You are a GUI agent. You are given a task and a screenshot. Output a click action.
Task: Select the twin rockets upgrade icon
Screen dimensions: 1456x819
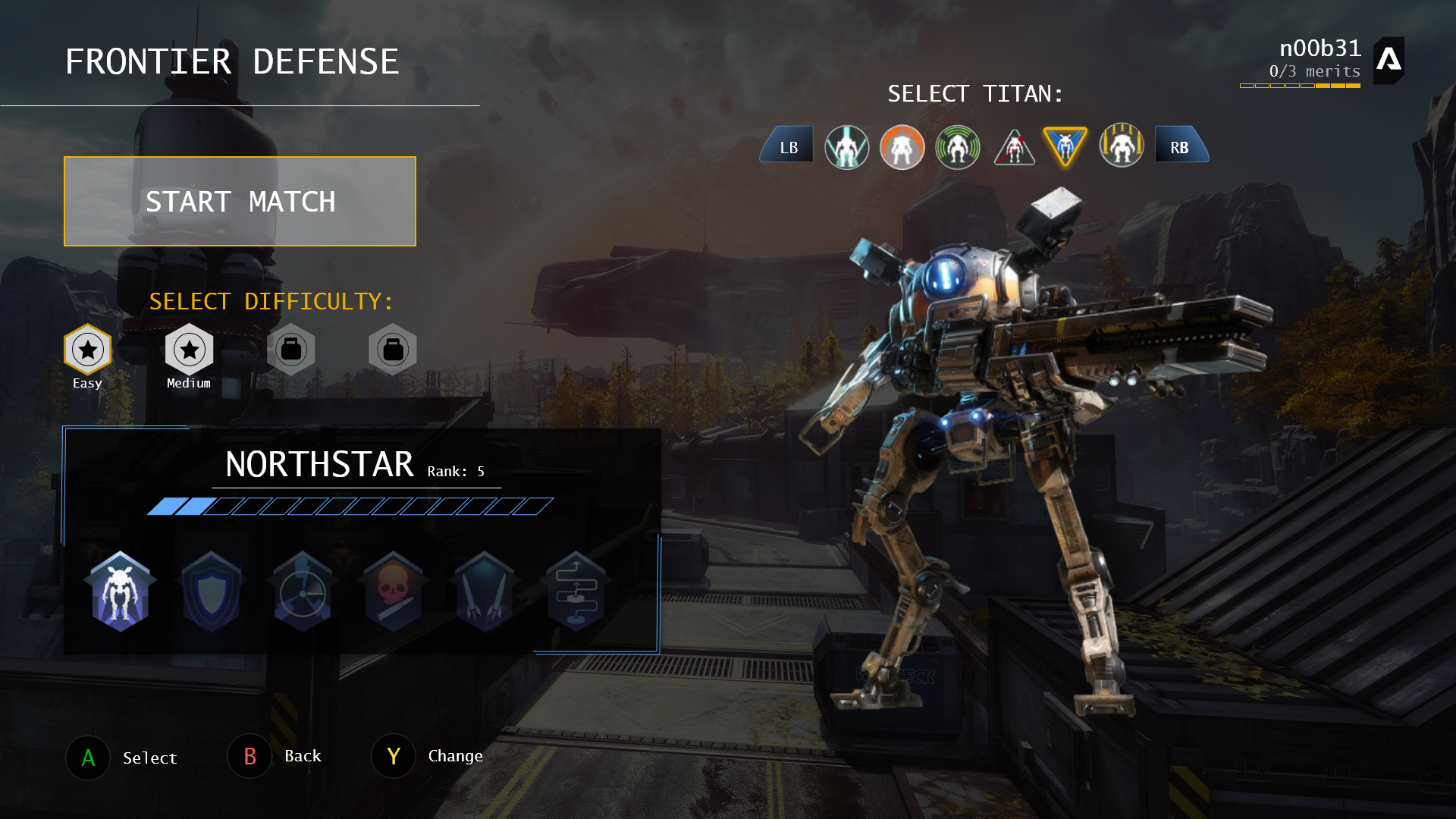(x=484, y=592)
